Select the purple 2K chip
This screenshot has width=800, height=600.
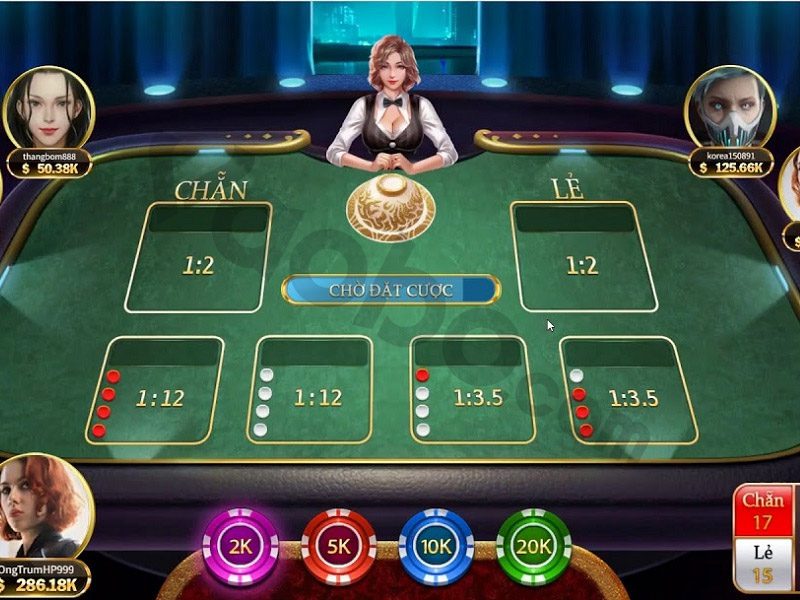tap(240, 546)
